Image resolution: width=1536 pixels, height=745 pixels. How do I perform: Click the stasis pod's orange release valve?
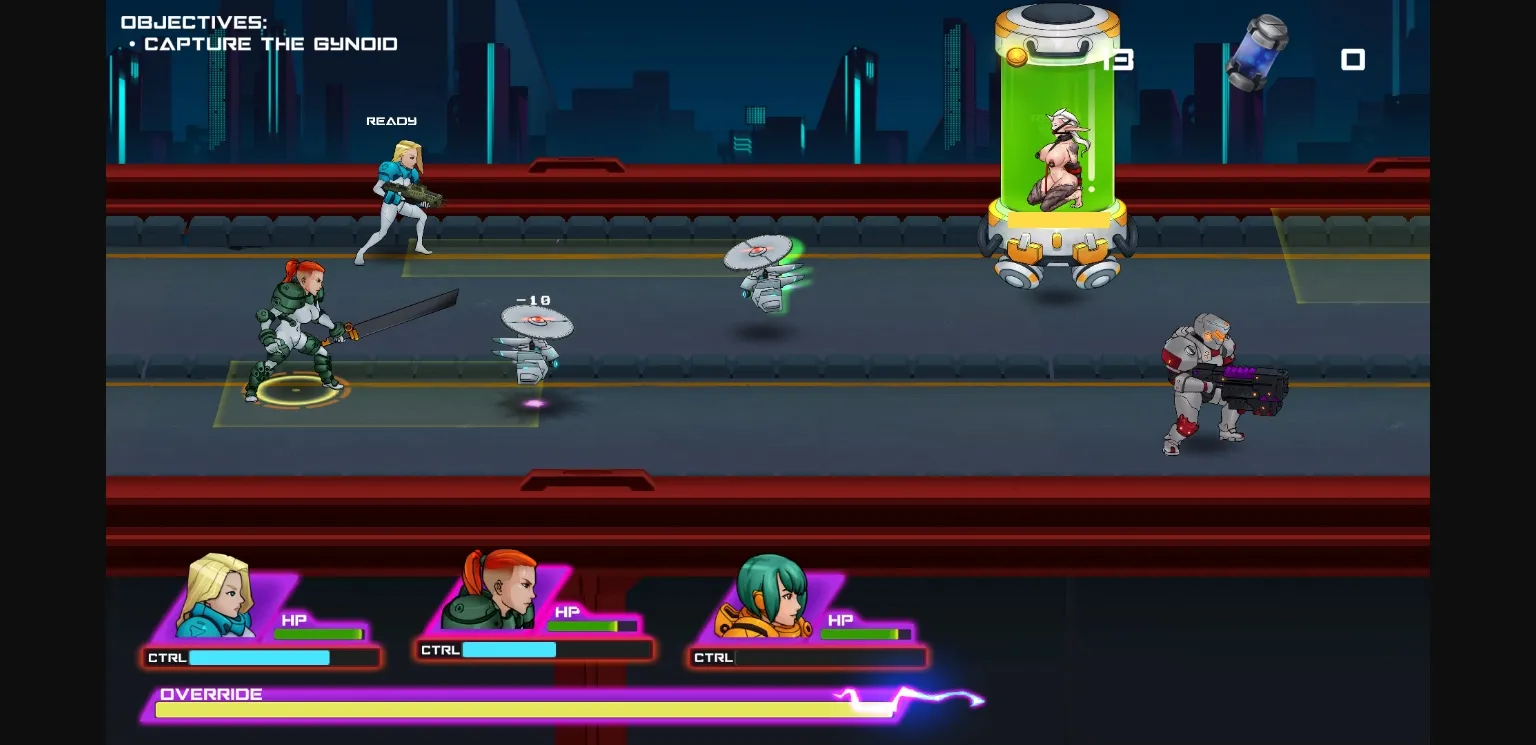click(x=1016, y=57)
